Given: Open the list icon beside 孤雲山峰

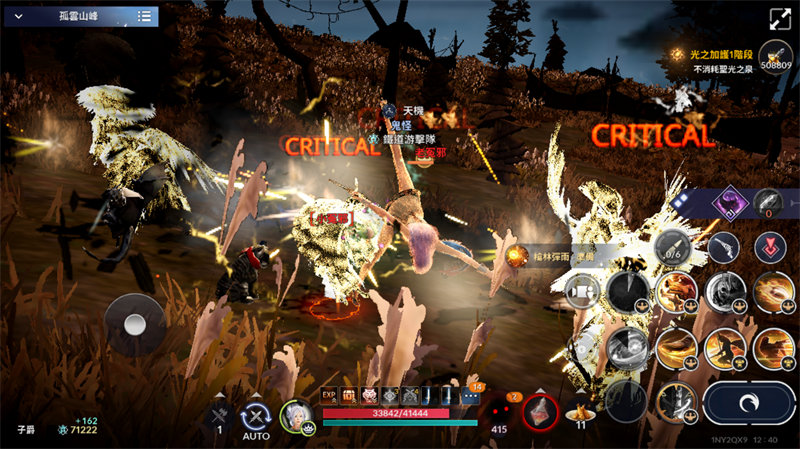Looking at the screenshot, I should [x=145, y=16].
